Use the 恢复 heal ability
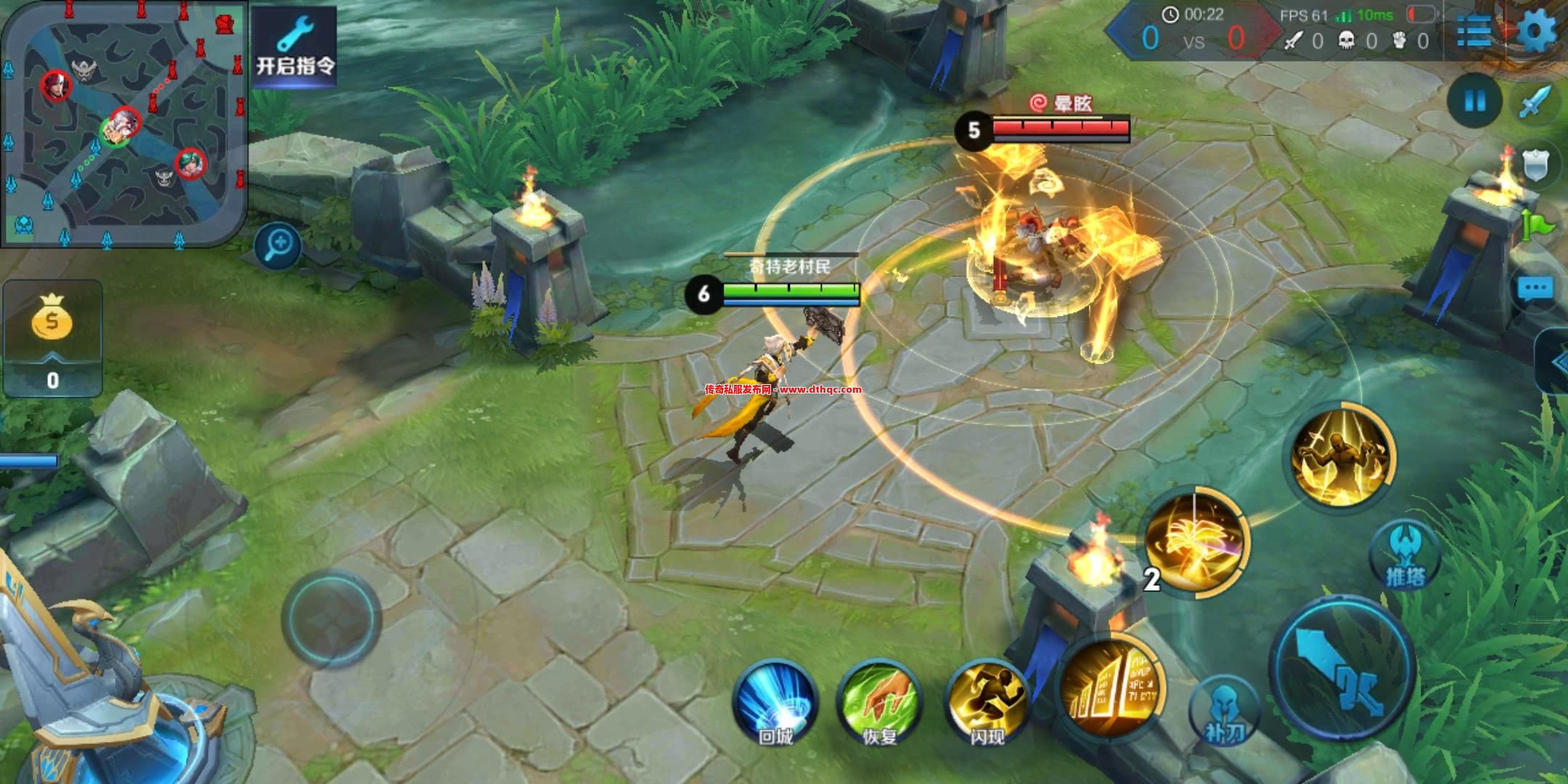 click(879, 701)
